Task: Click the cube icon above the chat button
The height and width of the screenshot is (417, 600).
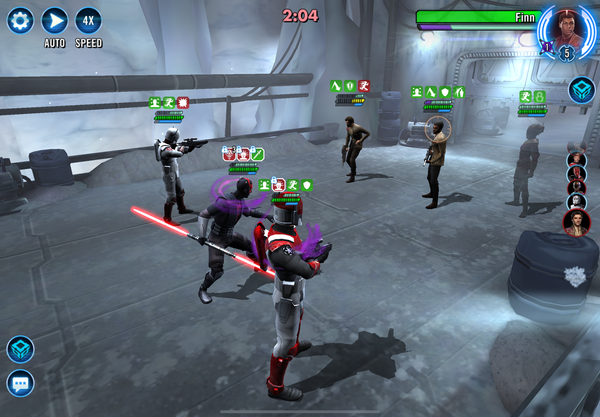Action: coord(20,349)
